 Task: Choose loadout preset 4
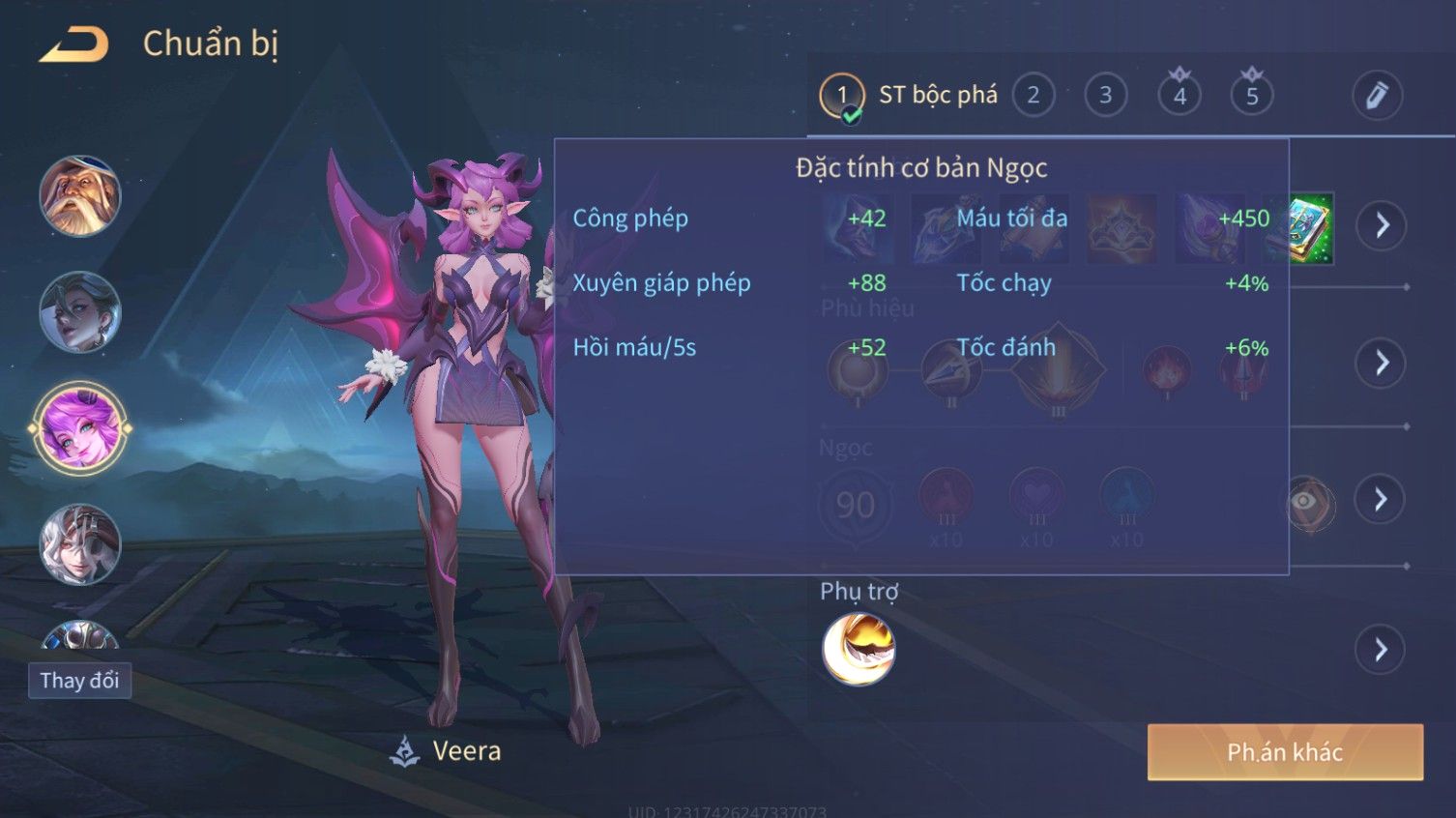pos(1179,95)
